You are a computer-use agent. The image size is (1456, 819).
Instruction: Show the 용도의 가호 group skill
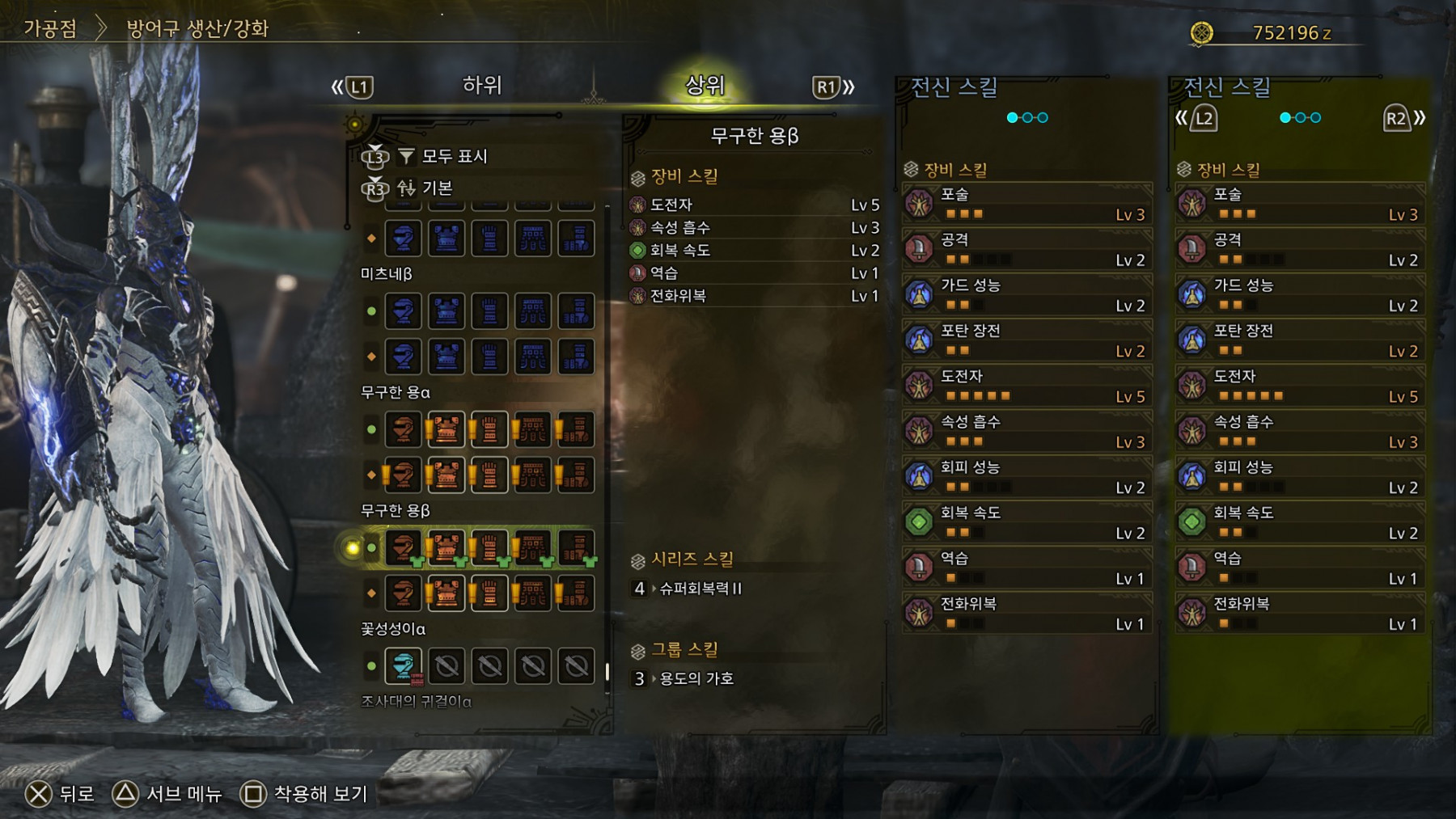point(696,679)
